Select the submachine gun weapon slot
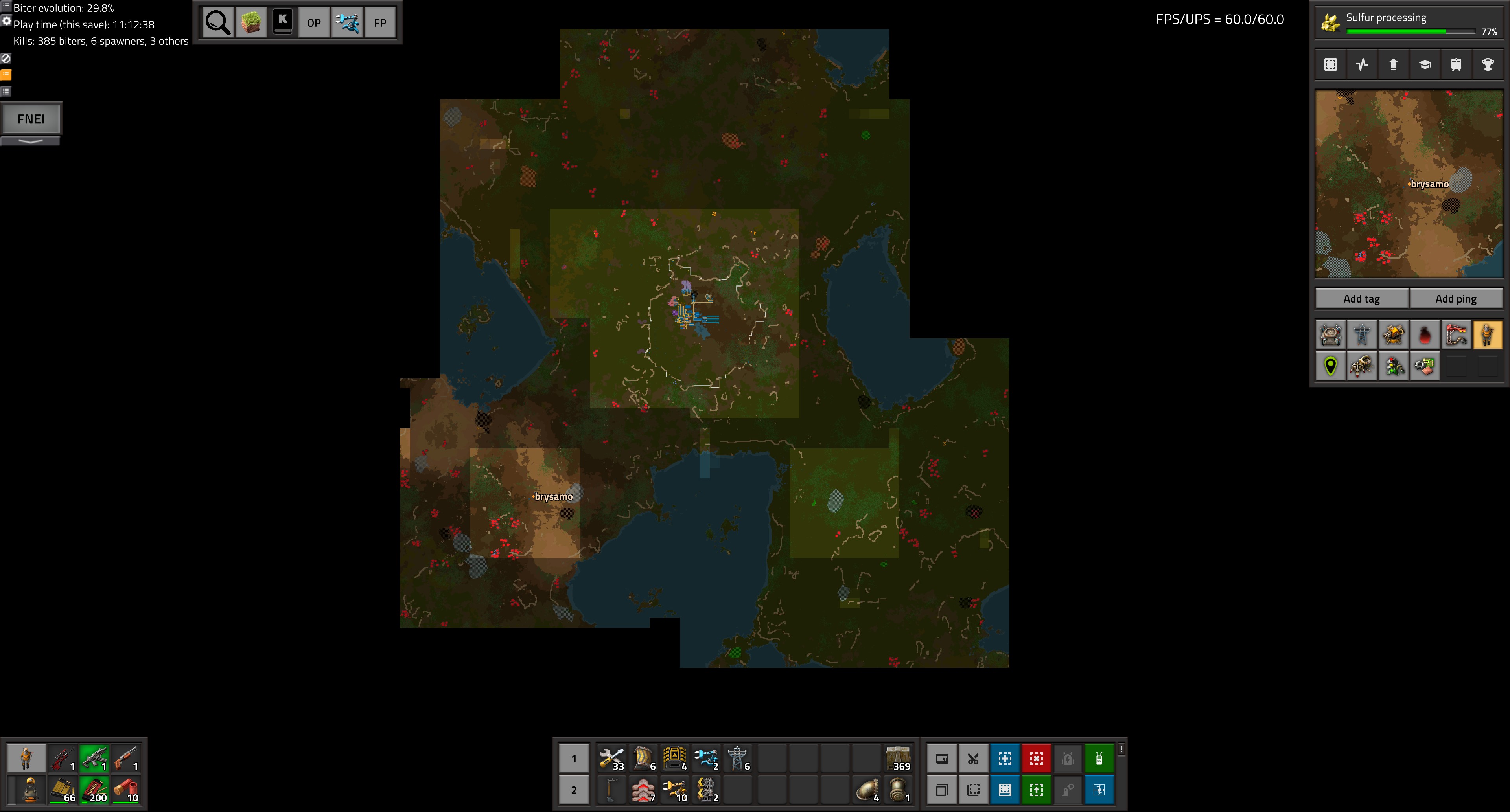1510x812 pixels. click(94, 759)
